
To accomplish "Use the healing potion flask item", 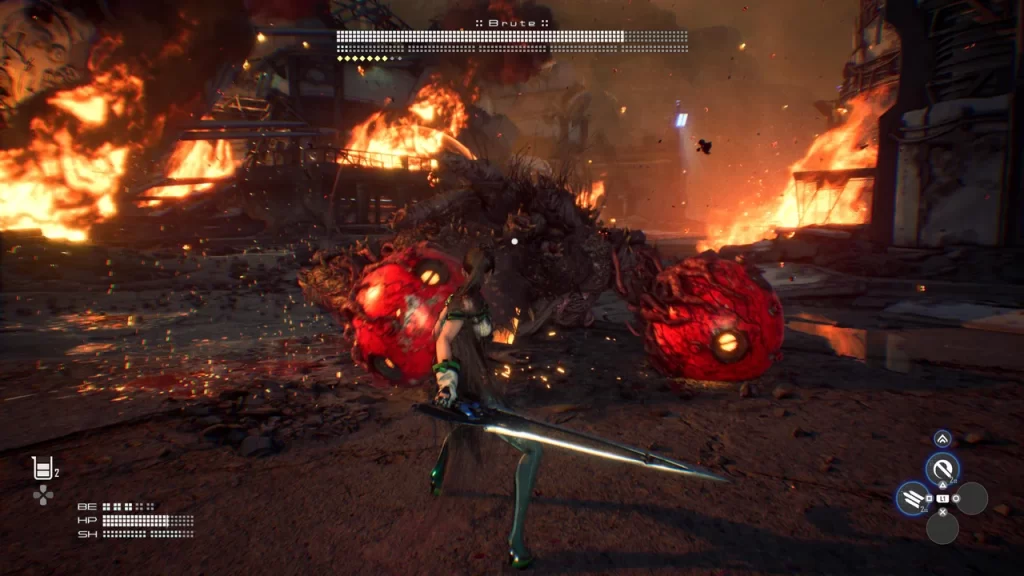I will point(42,467).
